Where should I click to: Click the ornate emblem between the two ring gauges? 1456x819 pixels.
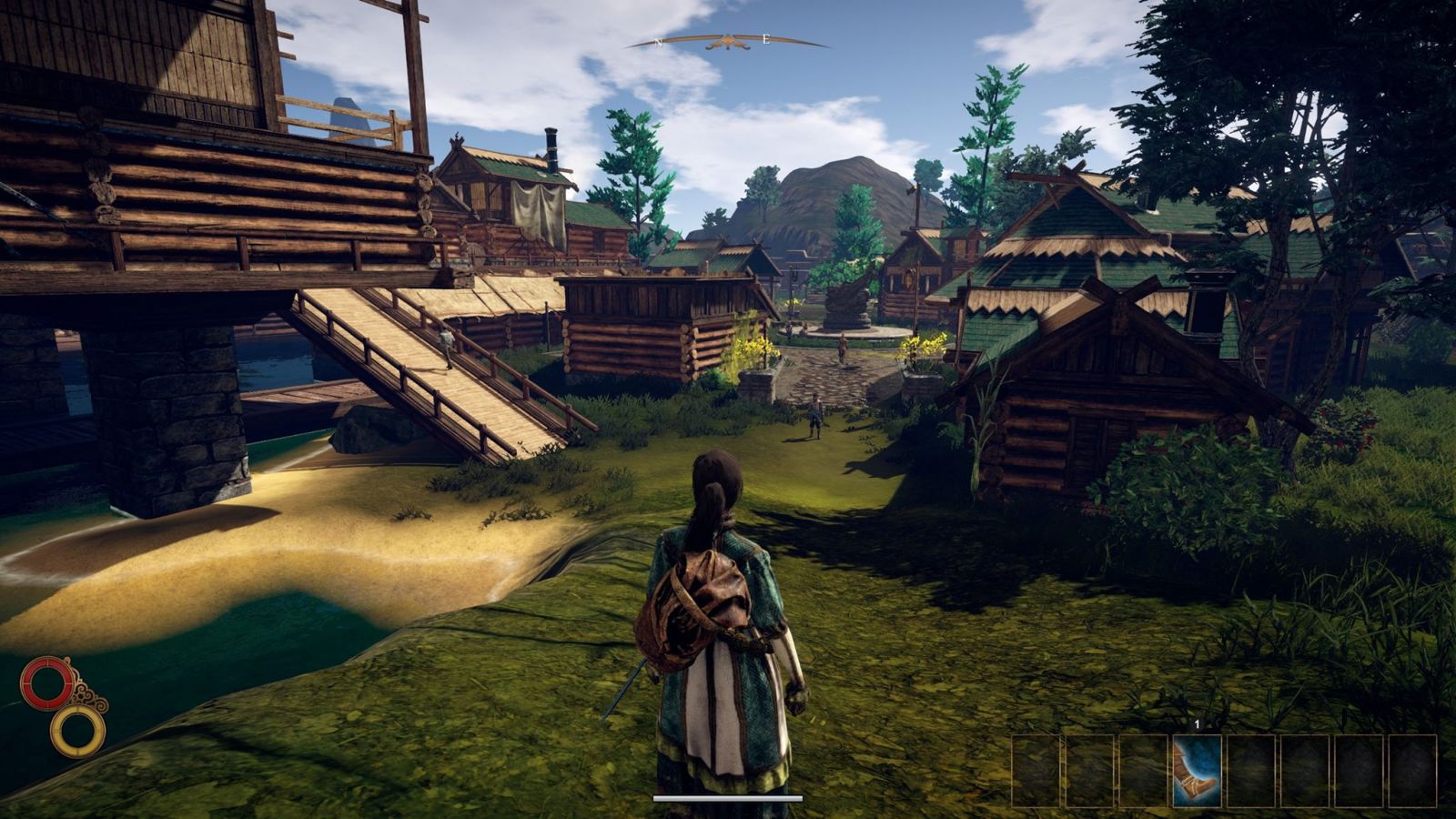87,696
